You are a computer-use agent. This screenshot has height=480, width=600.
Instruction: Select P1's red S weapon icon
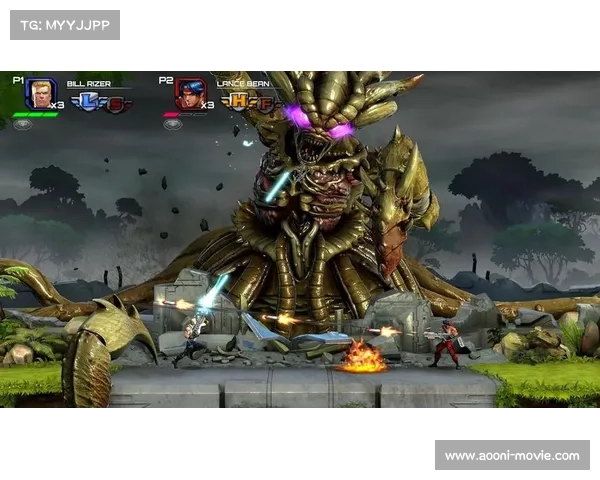(115, 103)
